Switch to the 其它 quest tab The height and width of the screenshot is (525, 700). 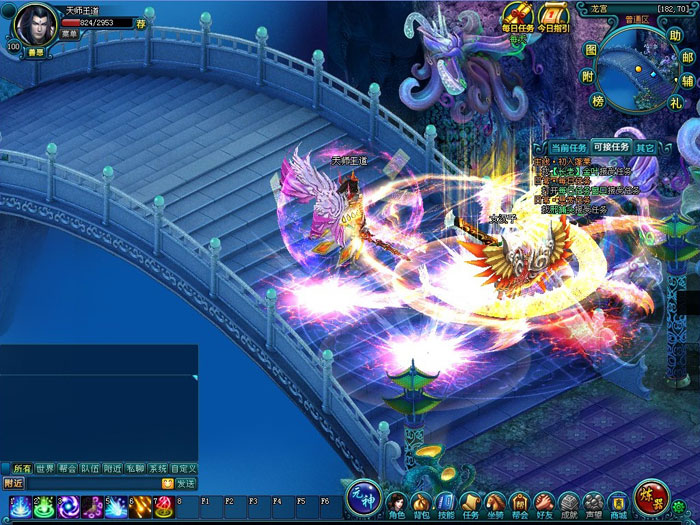click(646, 147)
